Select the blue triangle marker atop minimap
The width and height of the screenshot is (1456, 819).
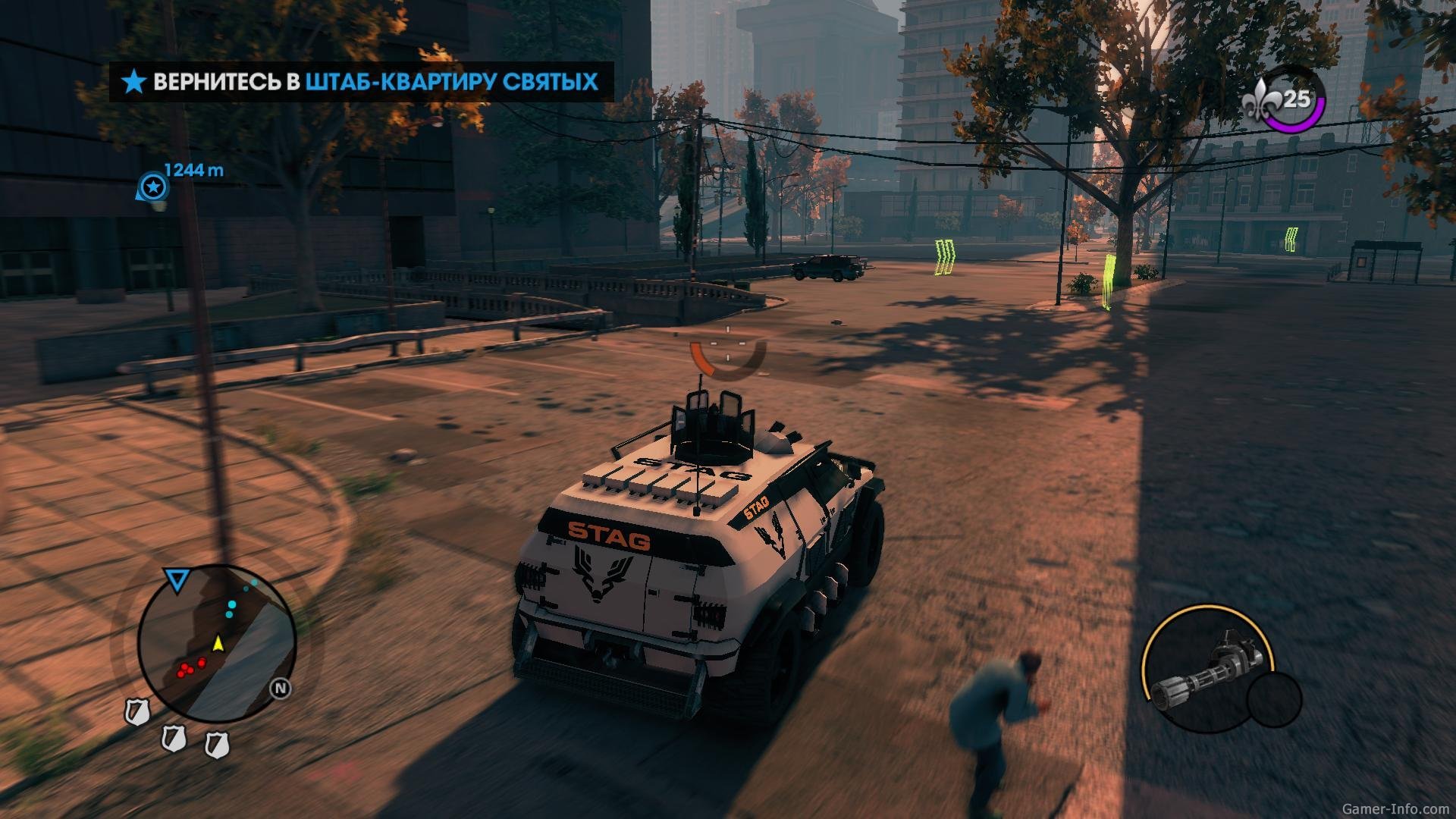point(177,581)
